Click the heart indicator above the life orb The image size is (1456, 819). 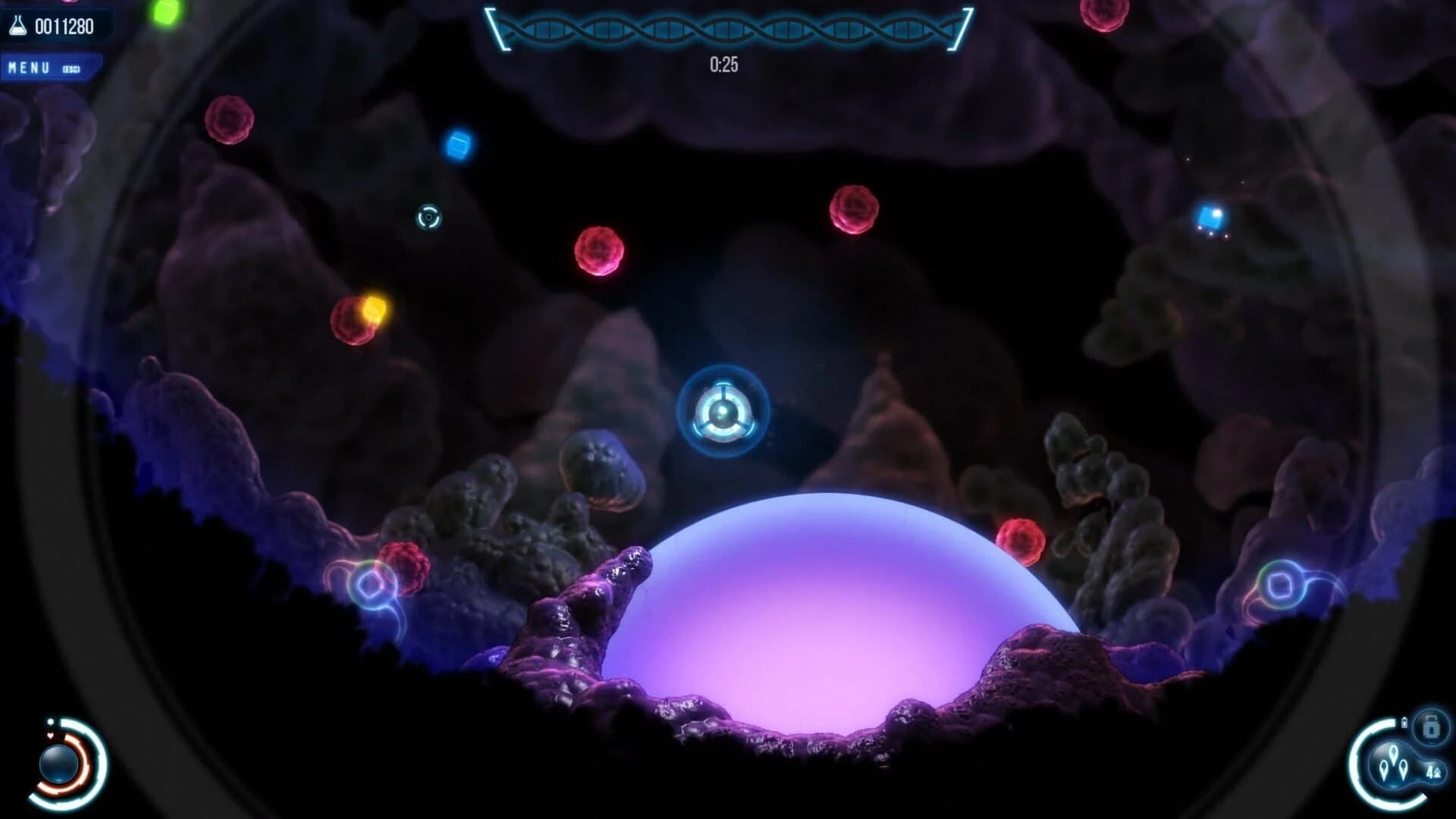click(x=50, y=734)
